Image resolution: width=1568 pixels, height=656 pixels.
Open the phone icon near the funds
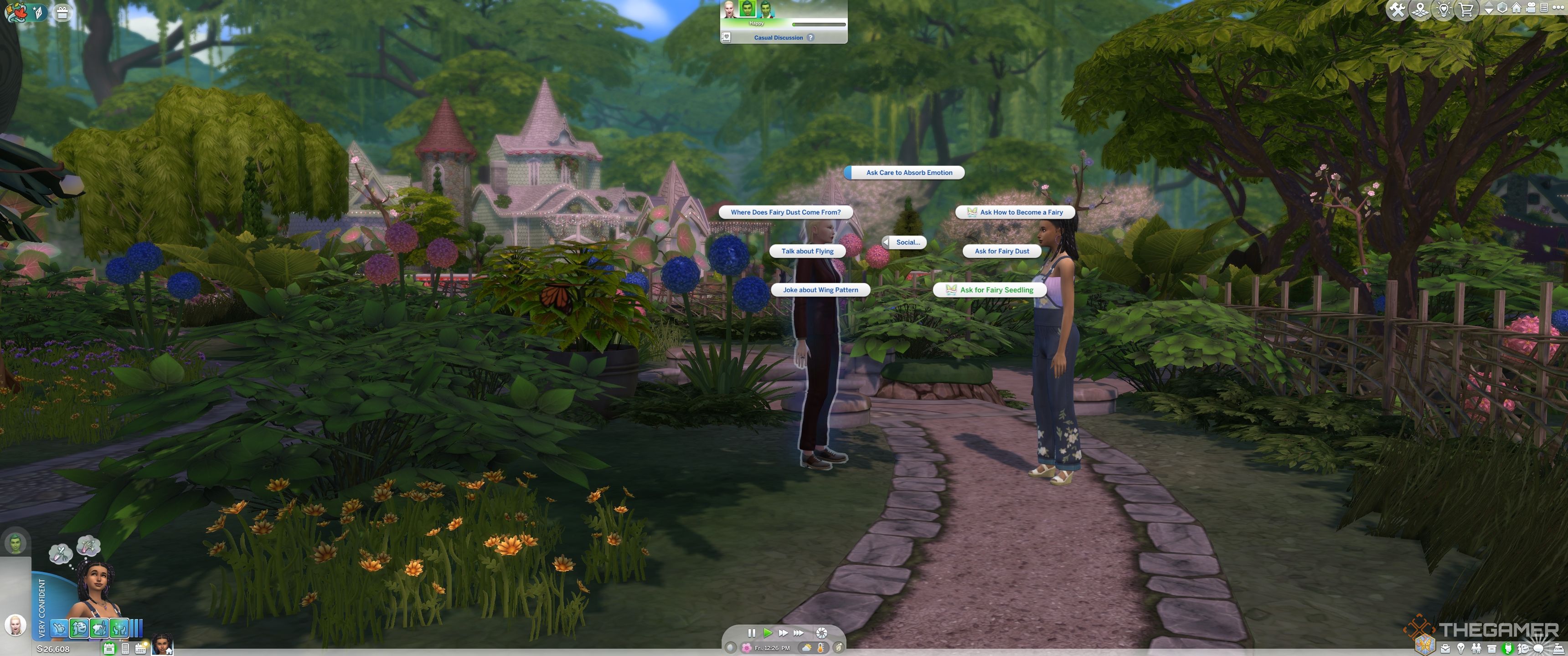[x=125, y=649]
